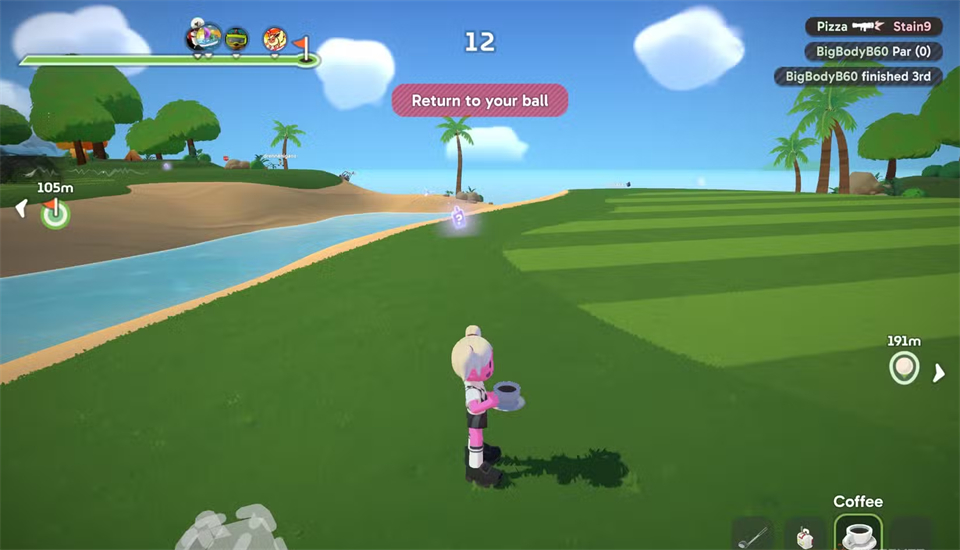Image resolution: width=960 pixels, height=550 pixels.
Task: Click the 105m hole flag marker
Action: pyautogui.click(x=55, y=212)
